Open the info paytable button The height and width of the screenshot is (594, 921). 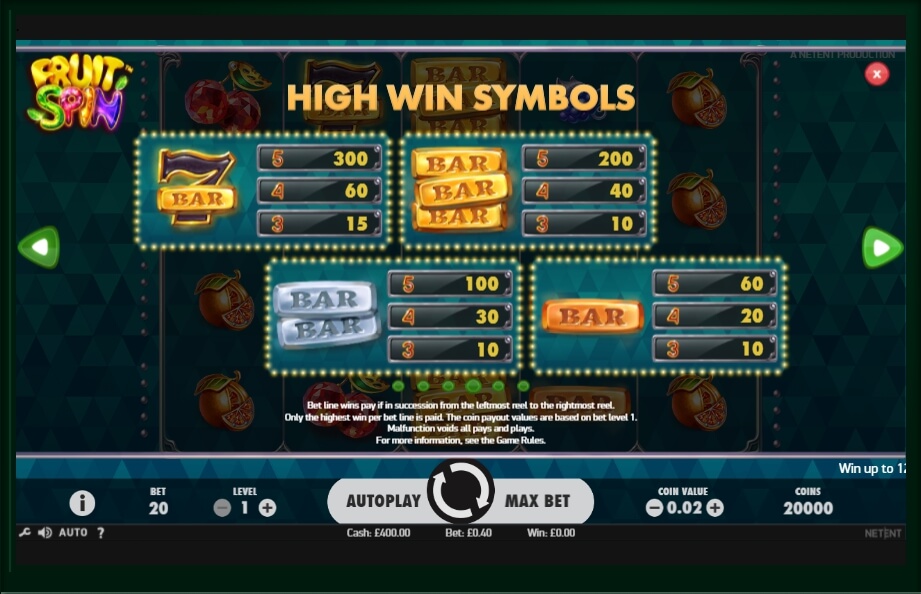point(82,503)
